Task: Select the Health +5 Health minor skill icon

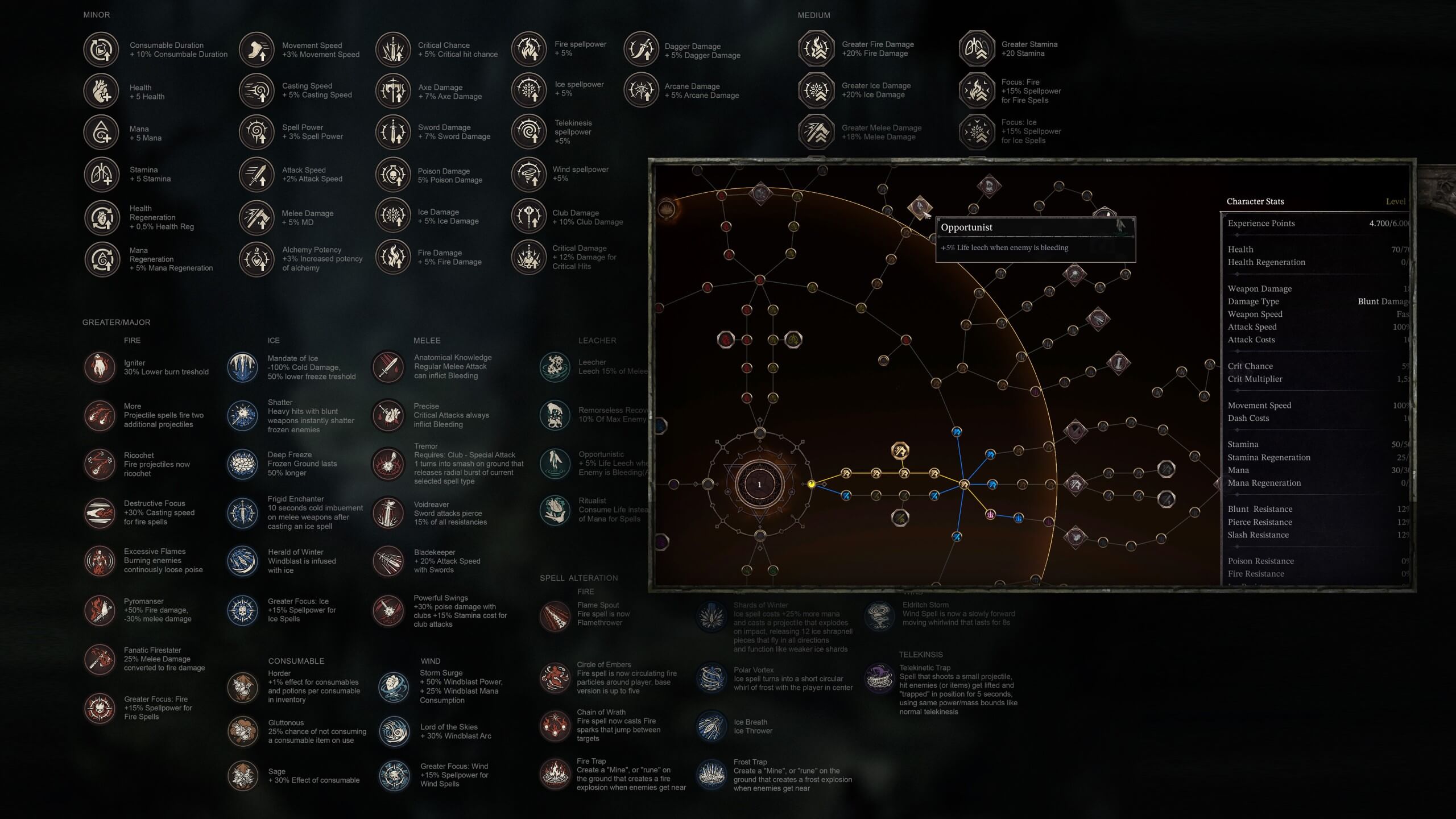Action: (101, 91)
